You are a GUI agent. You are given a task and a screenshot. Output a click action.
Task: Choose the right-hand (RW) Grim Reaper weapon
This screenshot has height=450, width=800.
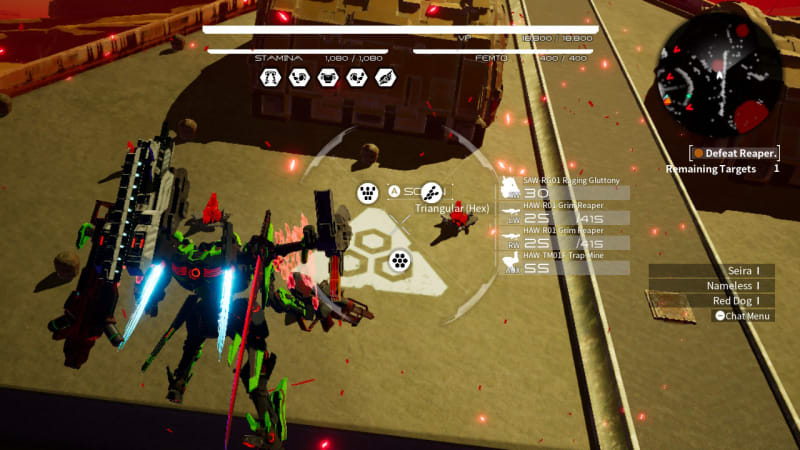pyautogui.click(x=564, y=242)
